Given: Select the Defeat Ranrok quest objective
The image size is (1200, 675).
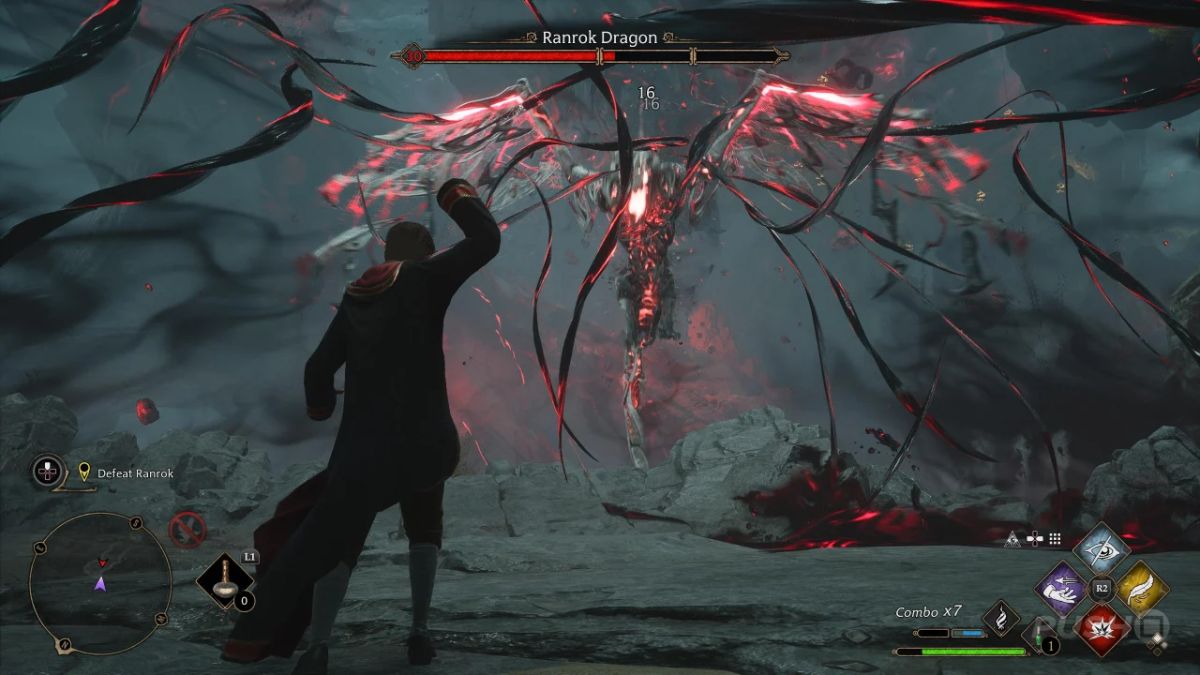Looking at the screenshot, I should click(130, 473).
